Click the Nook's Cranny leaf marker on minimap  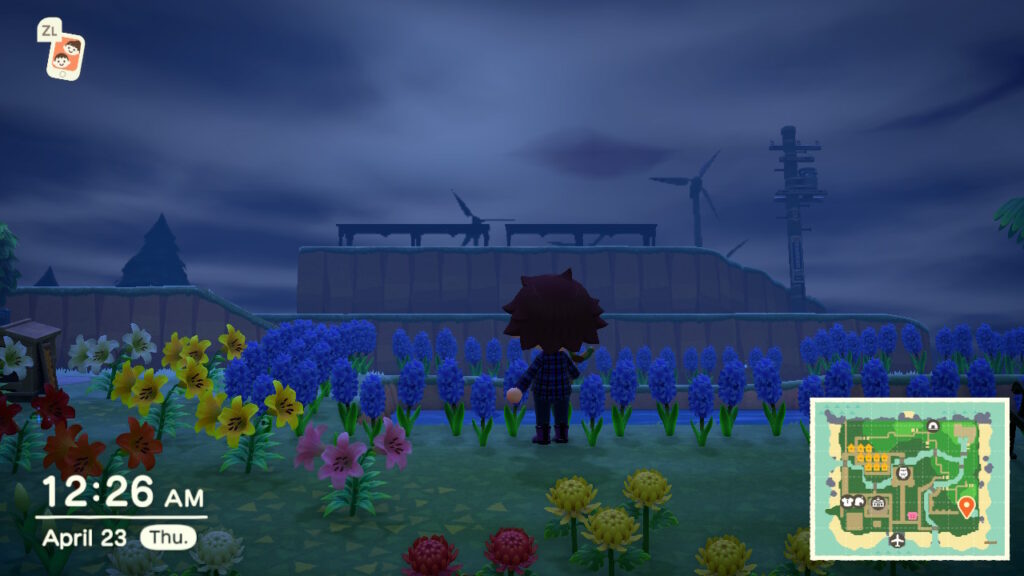[x=860, y=501]
